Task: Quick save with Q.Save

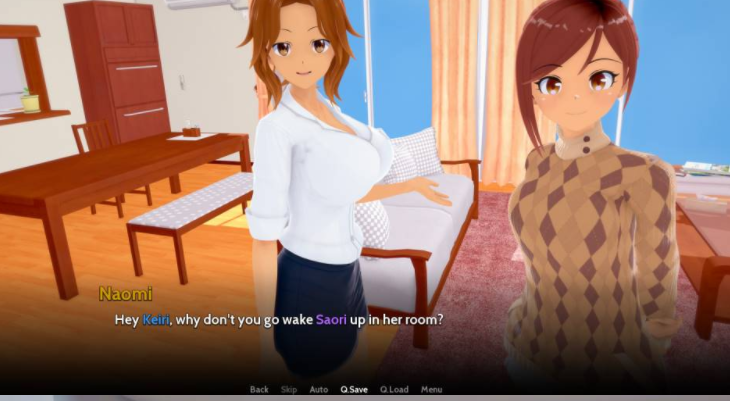Action: (354, 389)
